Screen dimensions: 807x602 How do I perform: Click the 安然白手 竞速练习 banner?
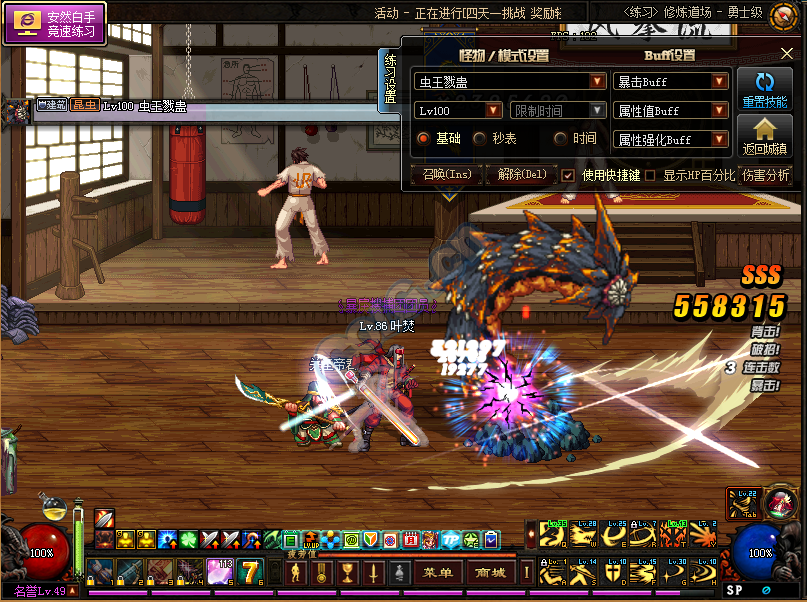tap(56, 24)
